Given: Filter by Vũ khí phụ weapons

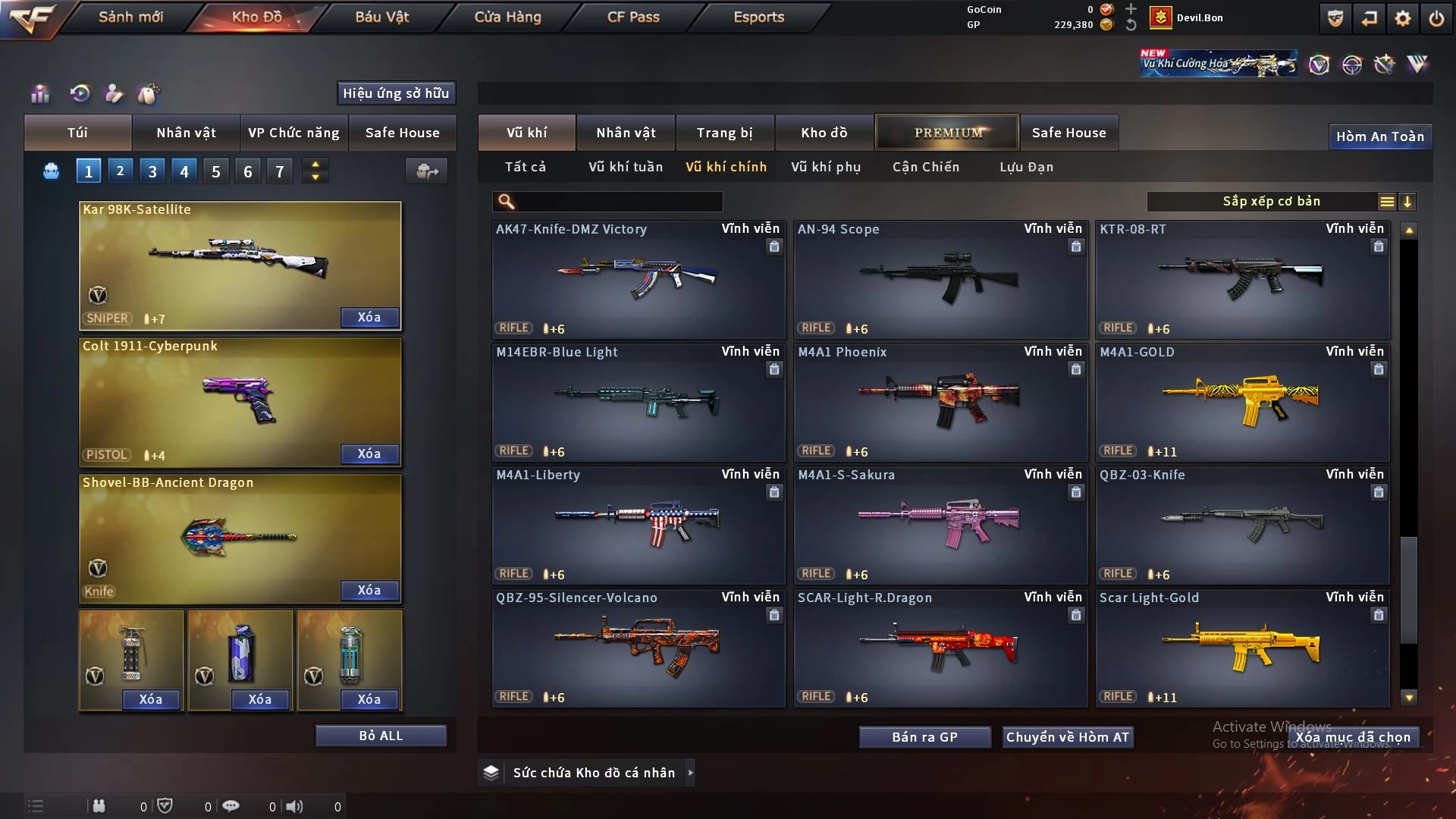Looking at the screenshot, I should click(x=825, y=167).
